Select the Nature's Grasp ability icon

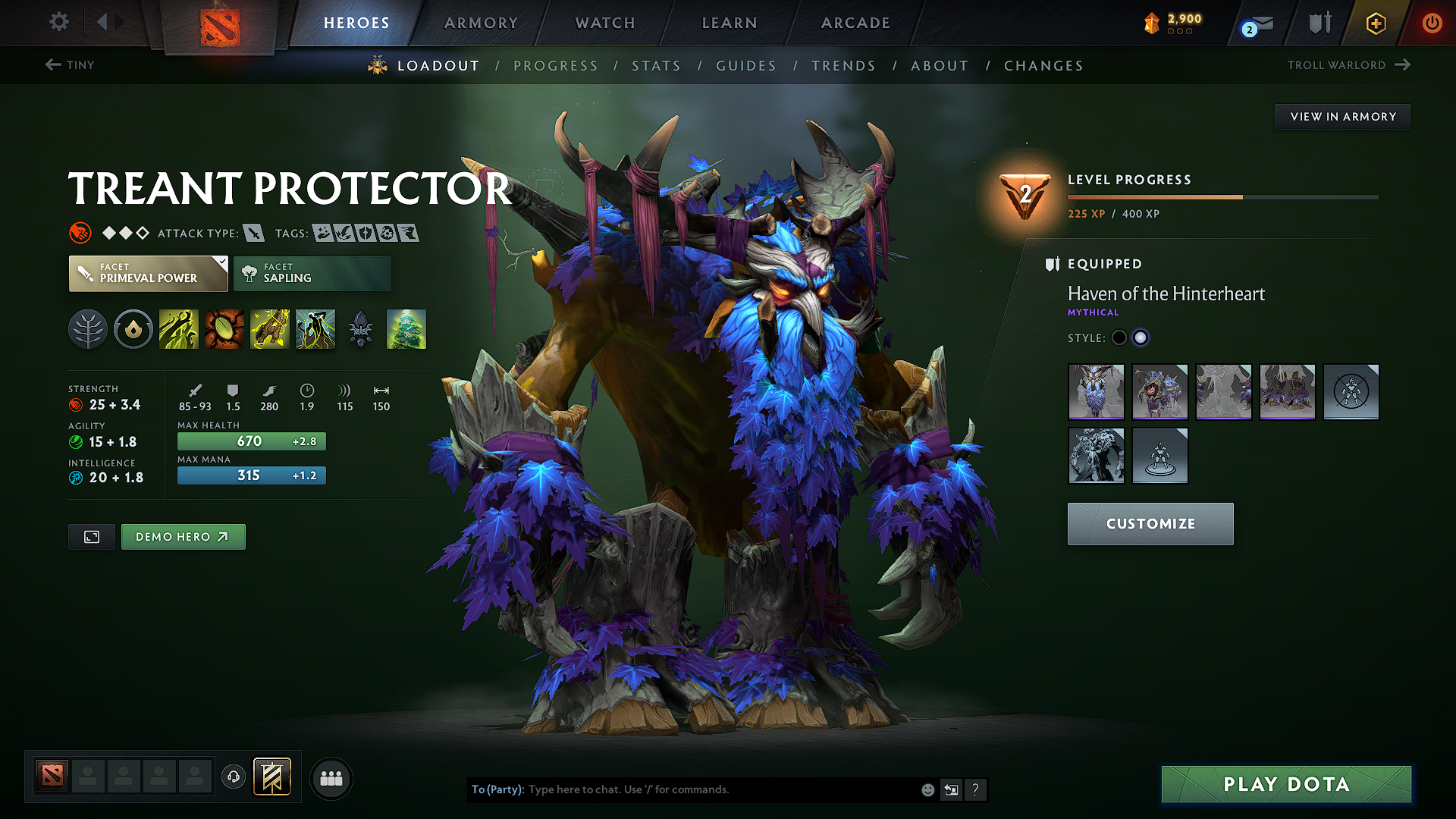tap(179, 329)
